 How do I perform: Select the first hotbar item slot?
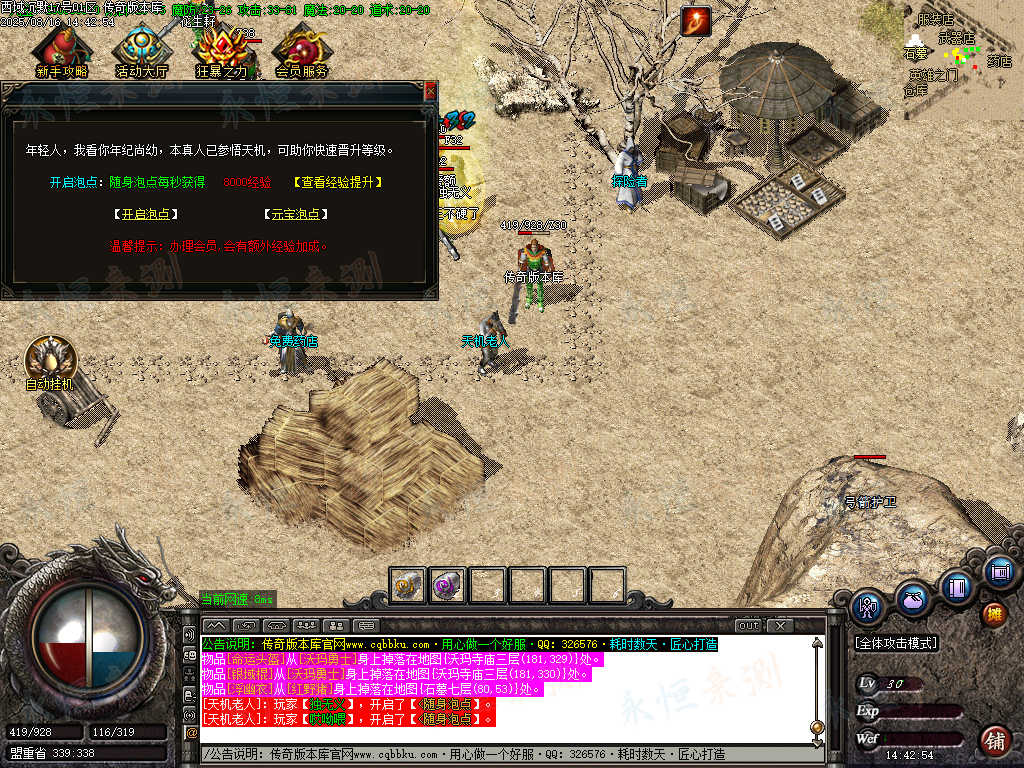(x=408, y=585)
